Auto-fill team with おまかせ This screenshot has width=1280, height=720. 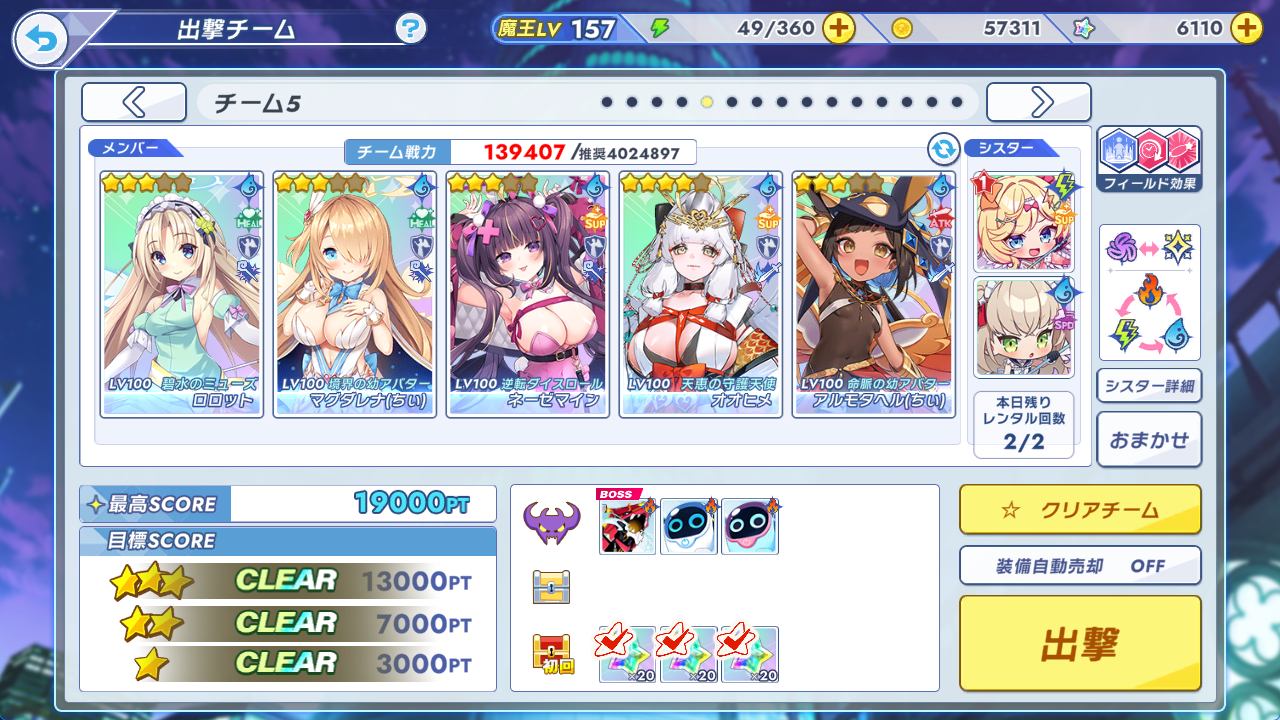pos(1149,439)
